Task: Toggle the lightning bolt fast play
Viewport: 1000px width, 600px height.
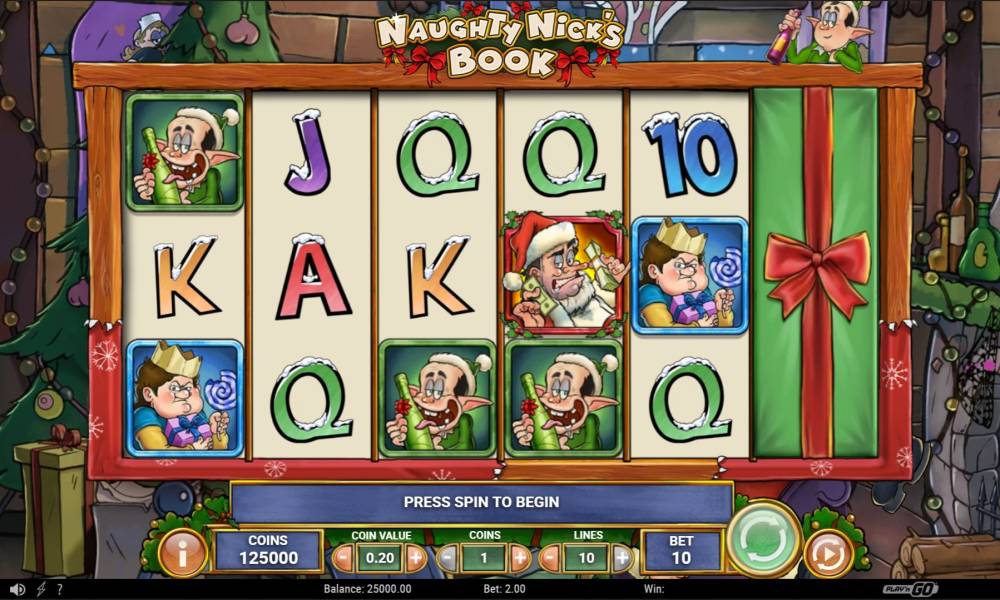Action: coord(41,590)
